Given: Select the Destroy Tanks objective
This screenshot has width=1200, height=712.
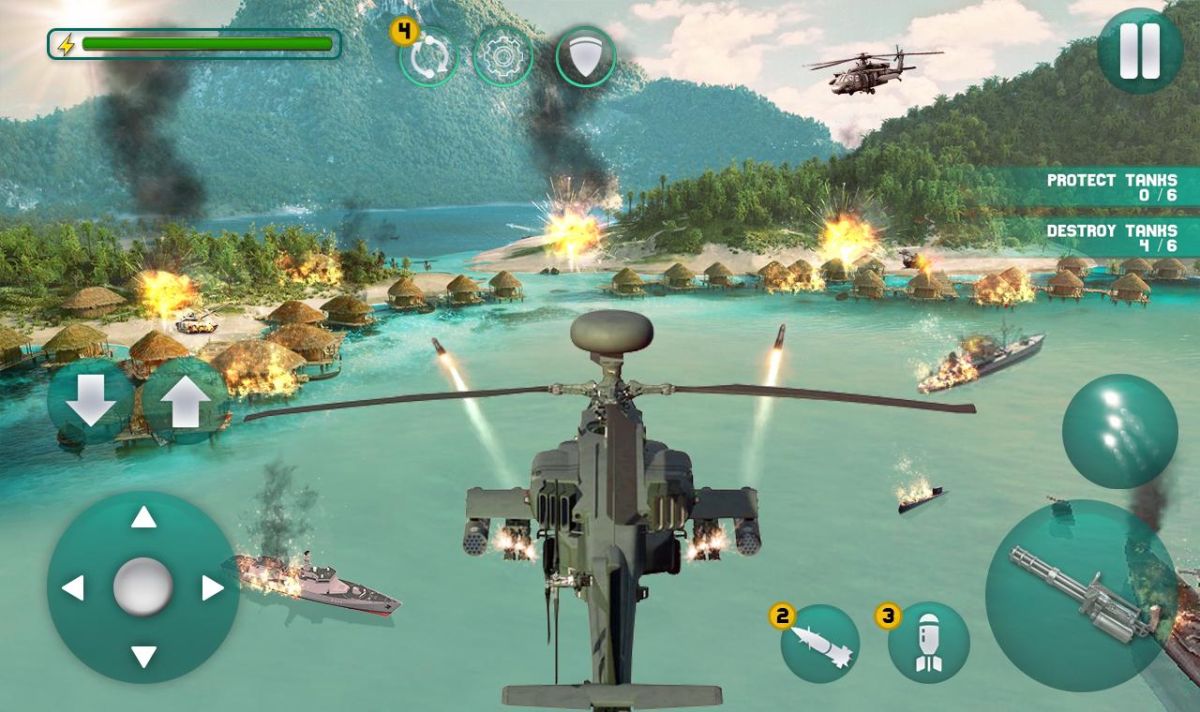Looking at the screenshot, I should click(1112, 238).
